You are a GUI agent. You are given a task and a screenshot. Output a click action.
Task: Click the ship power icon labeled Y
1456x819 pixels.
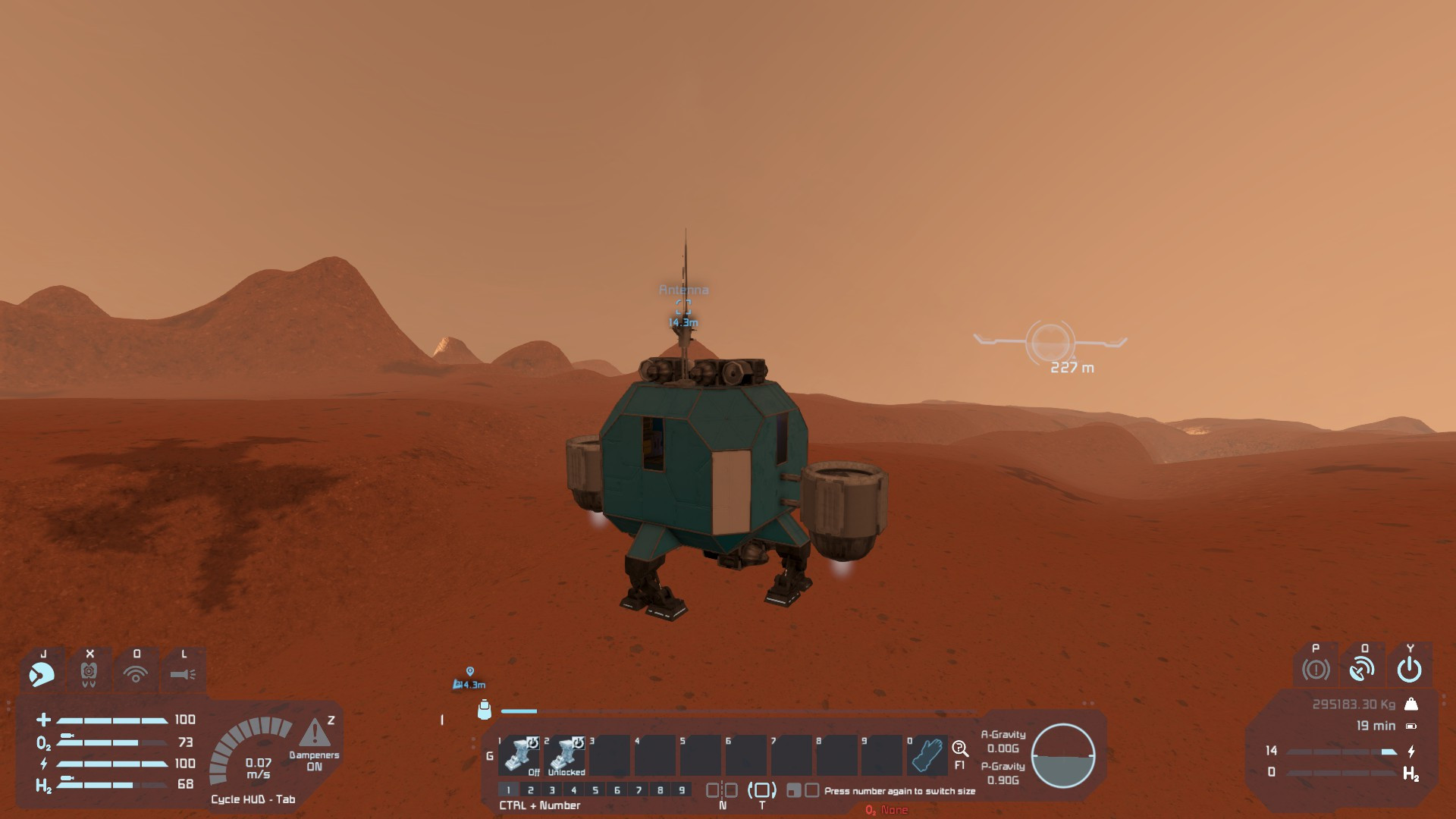click(x=1409, y=669)
